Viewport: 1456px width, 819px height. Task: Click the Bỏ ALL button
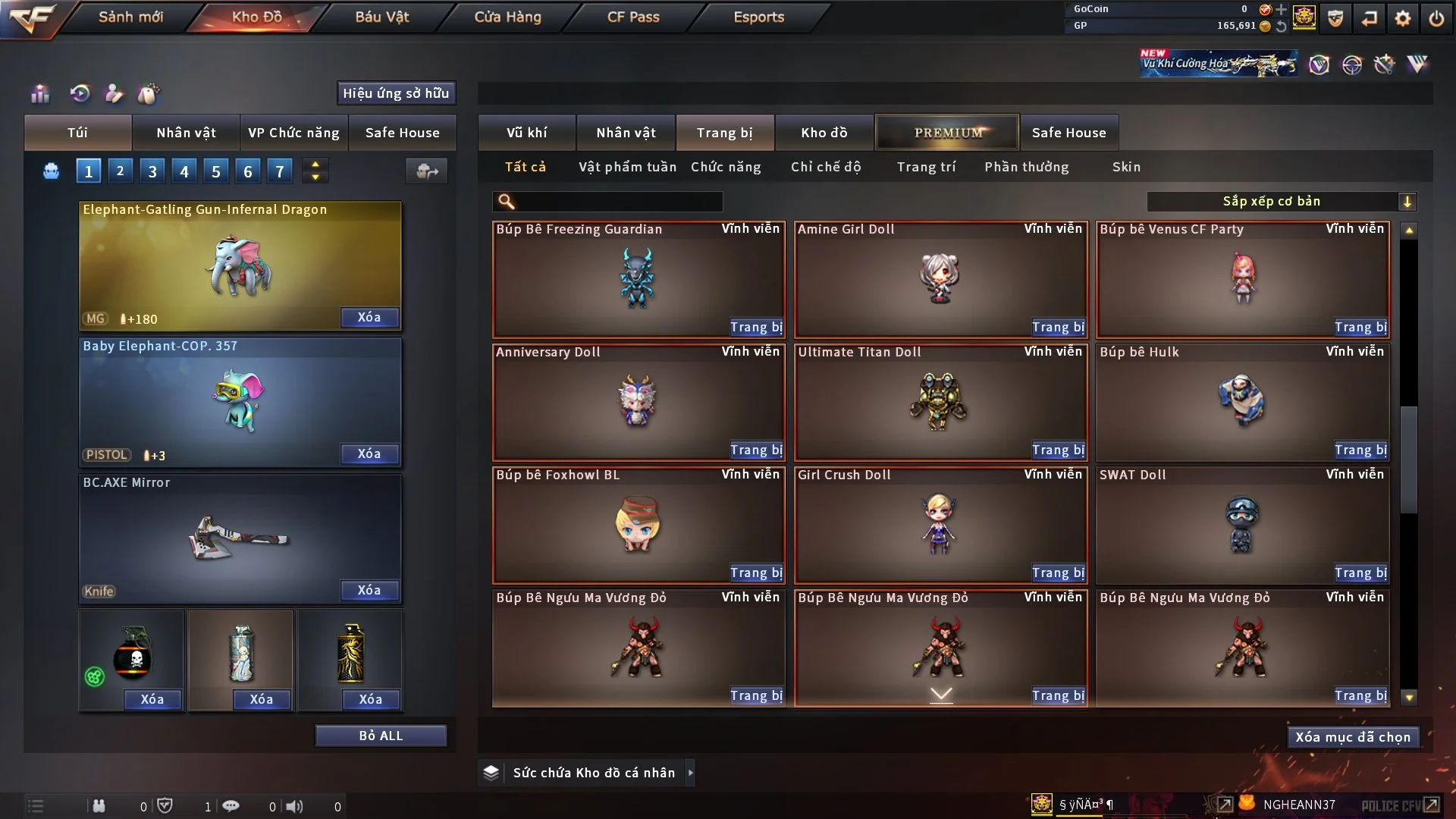pos(381,736)
